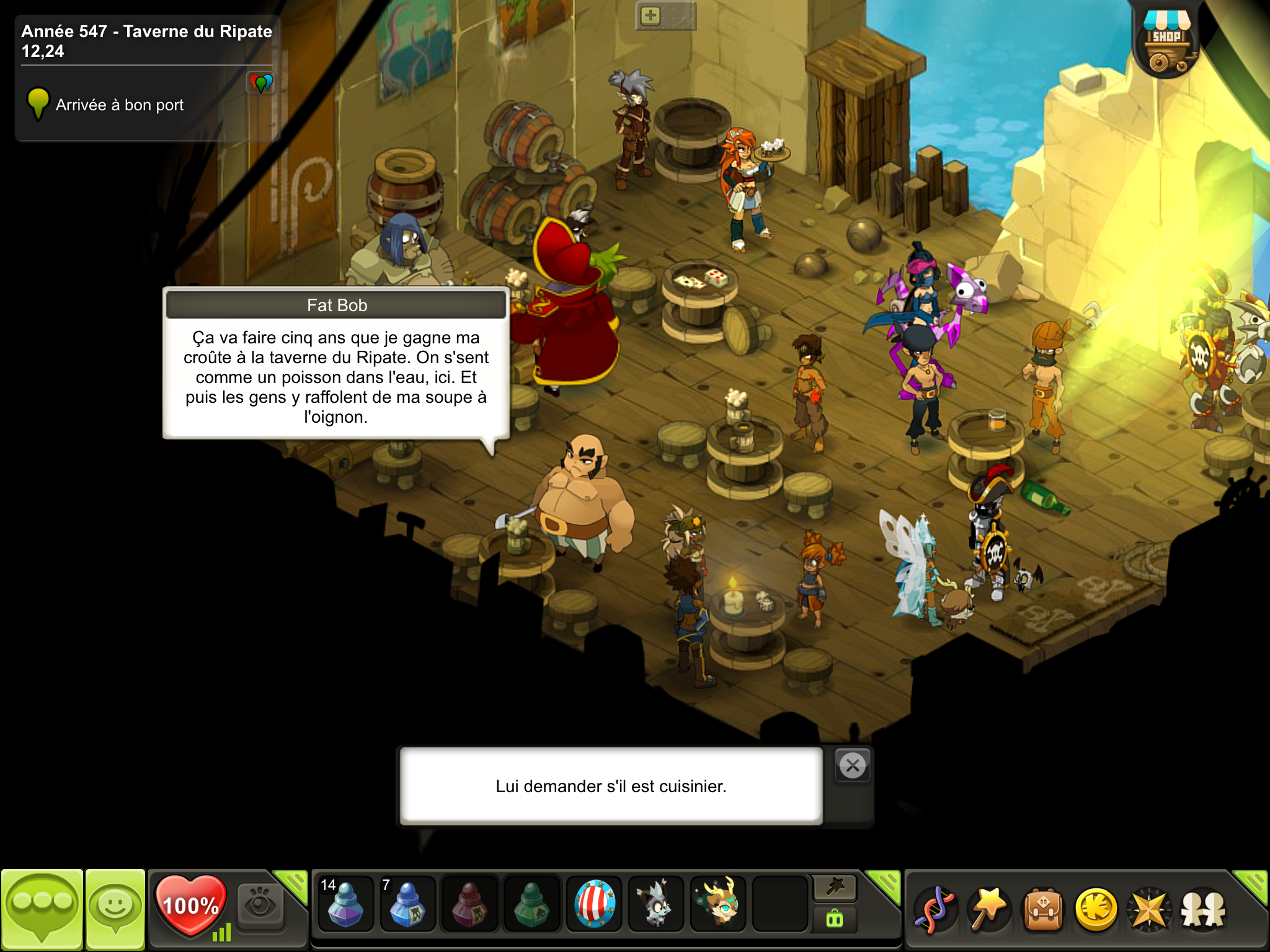
Task: Use the blue potion with count 7
Action: click(407, 905)
